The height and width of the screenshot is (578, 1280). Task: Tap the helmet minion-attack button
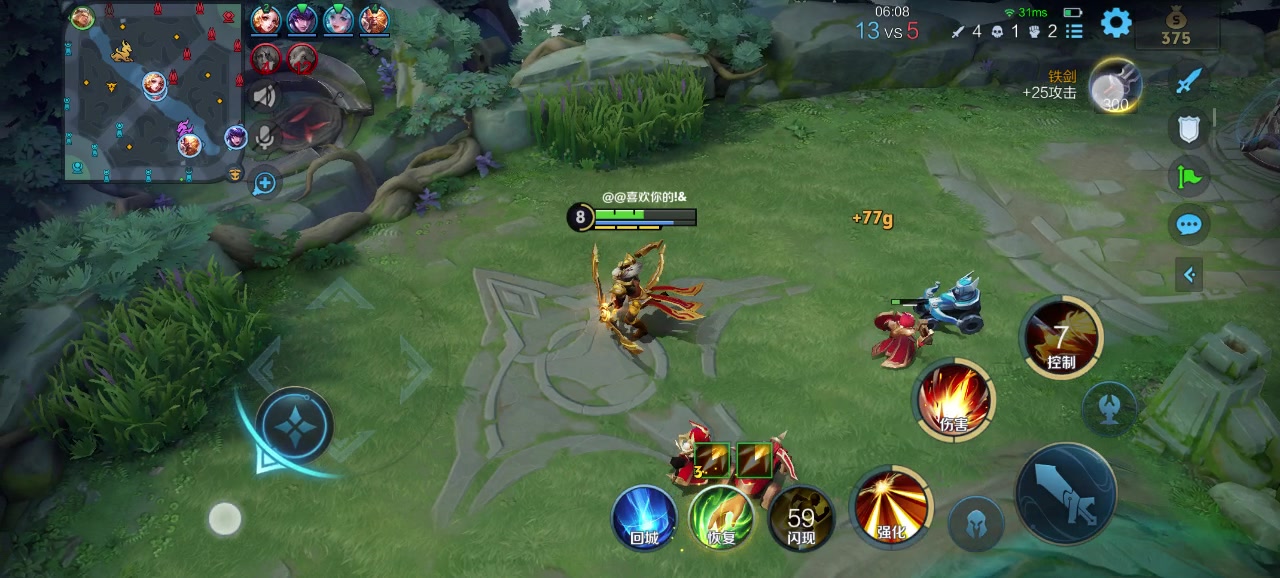975,524
